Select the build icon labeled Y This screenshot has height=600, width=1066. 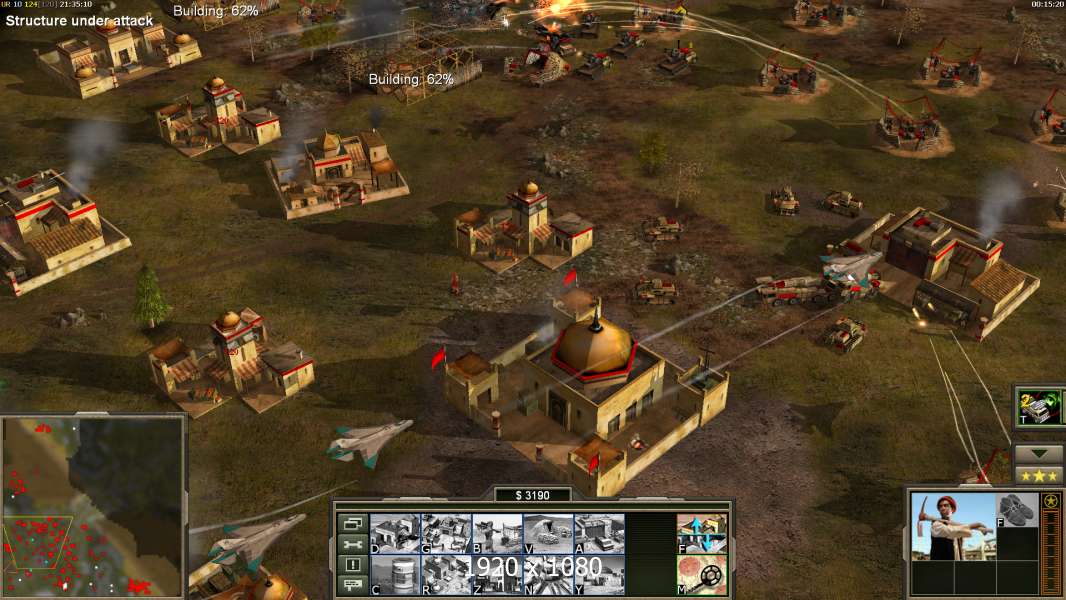(599, 574)
